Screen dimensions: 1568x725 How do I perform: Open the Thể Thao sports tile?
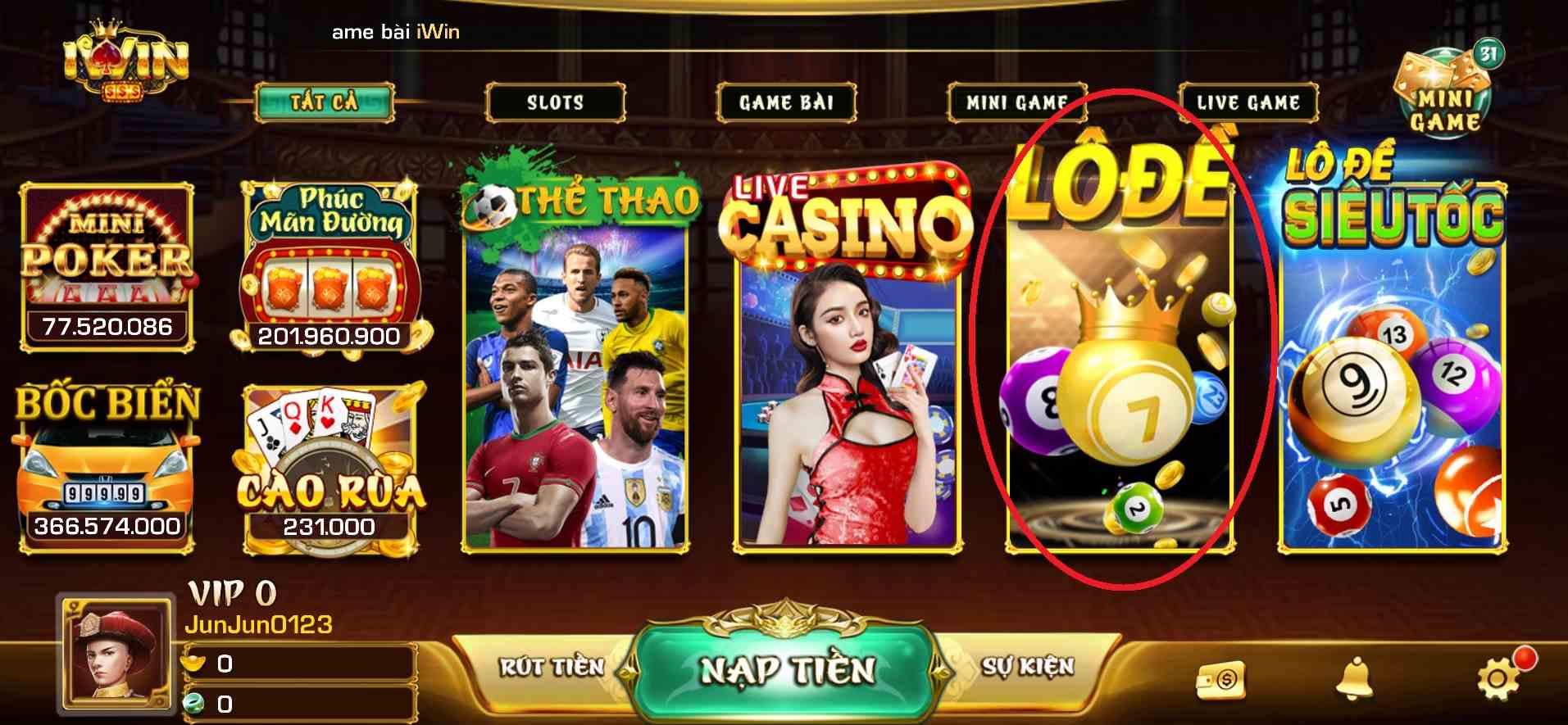576,360
